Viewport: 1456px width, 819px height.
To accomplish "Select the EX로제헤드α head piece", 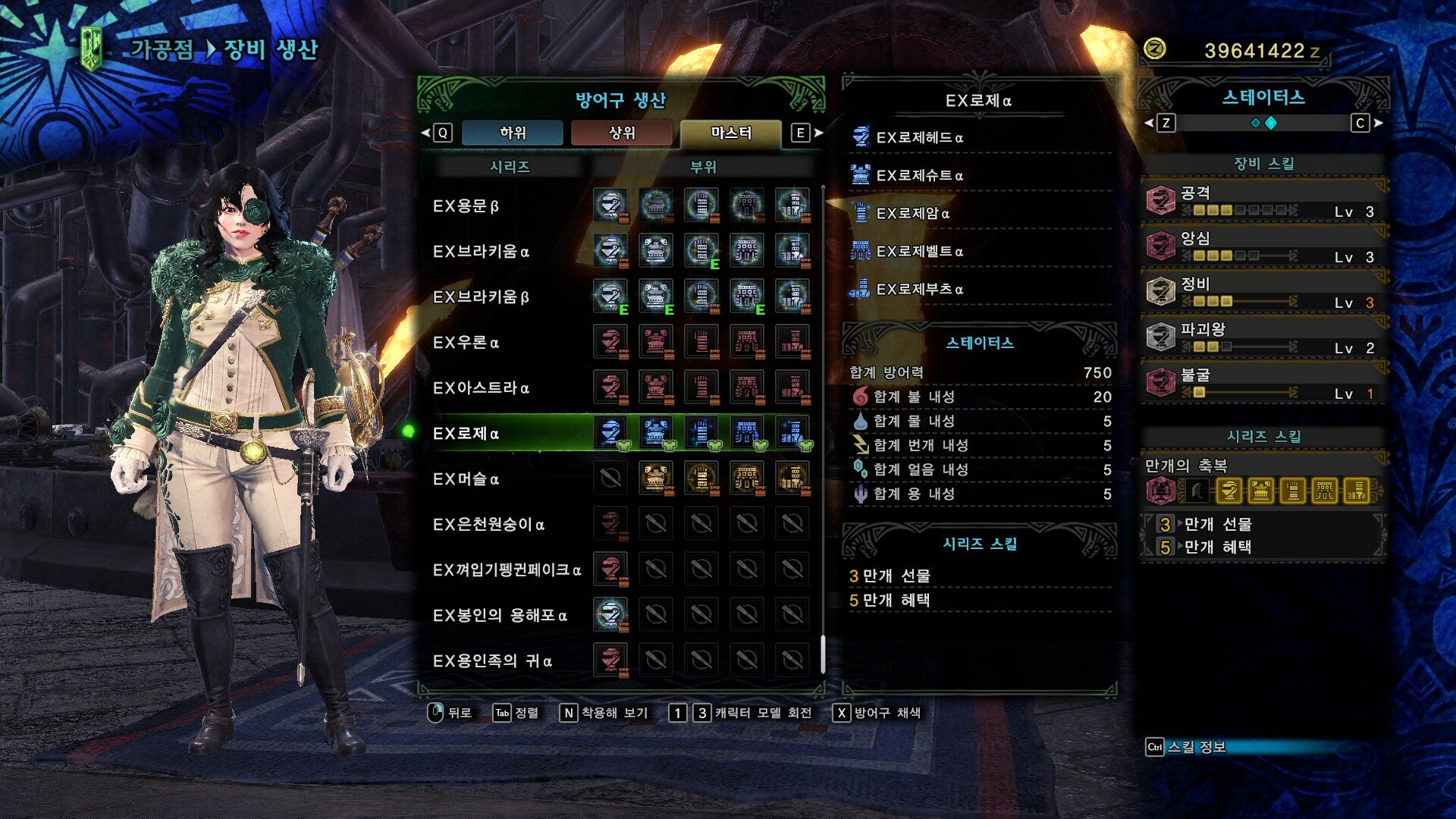I will 919,138.
